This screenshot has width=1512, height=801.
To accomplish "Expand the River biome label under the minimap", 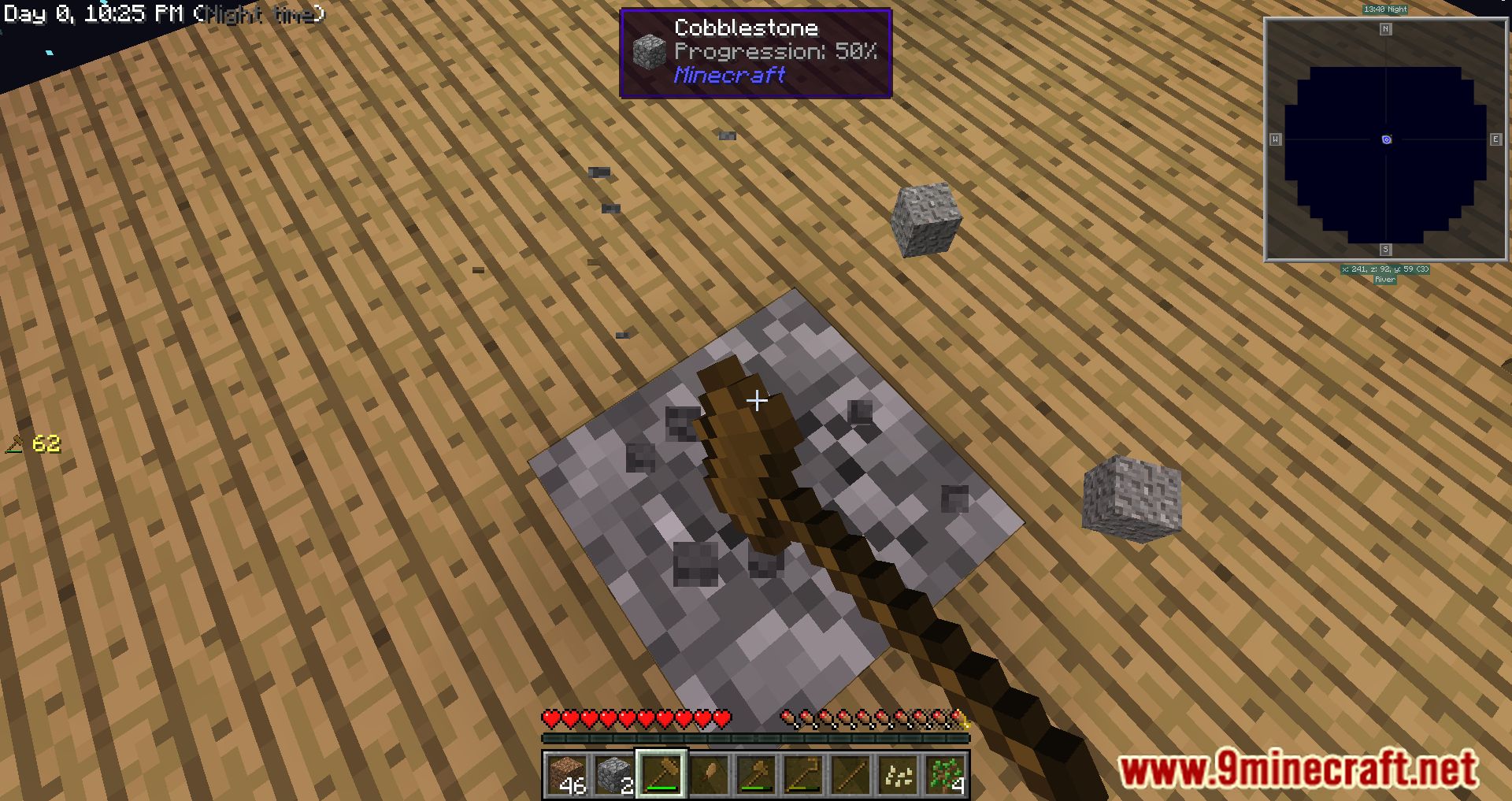I will [x=1384, y=278].
